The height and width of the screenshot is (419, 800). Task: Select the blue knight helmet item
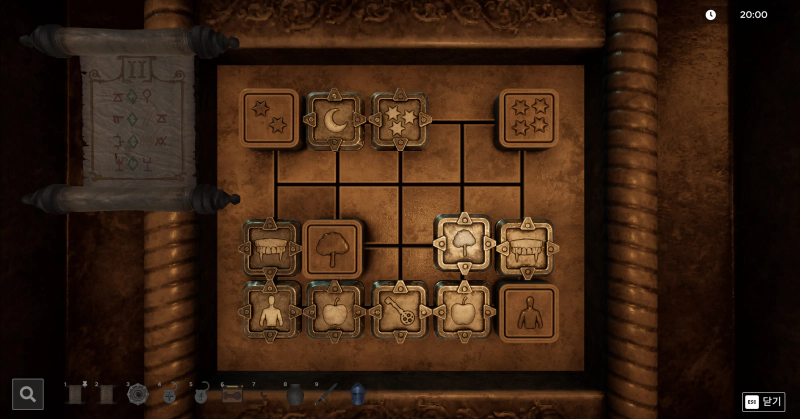357,394
